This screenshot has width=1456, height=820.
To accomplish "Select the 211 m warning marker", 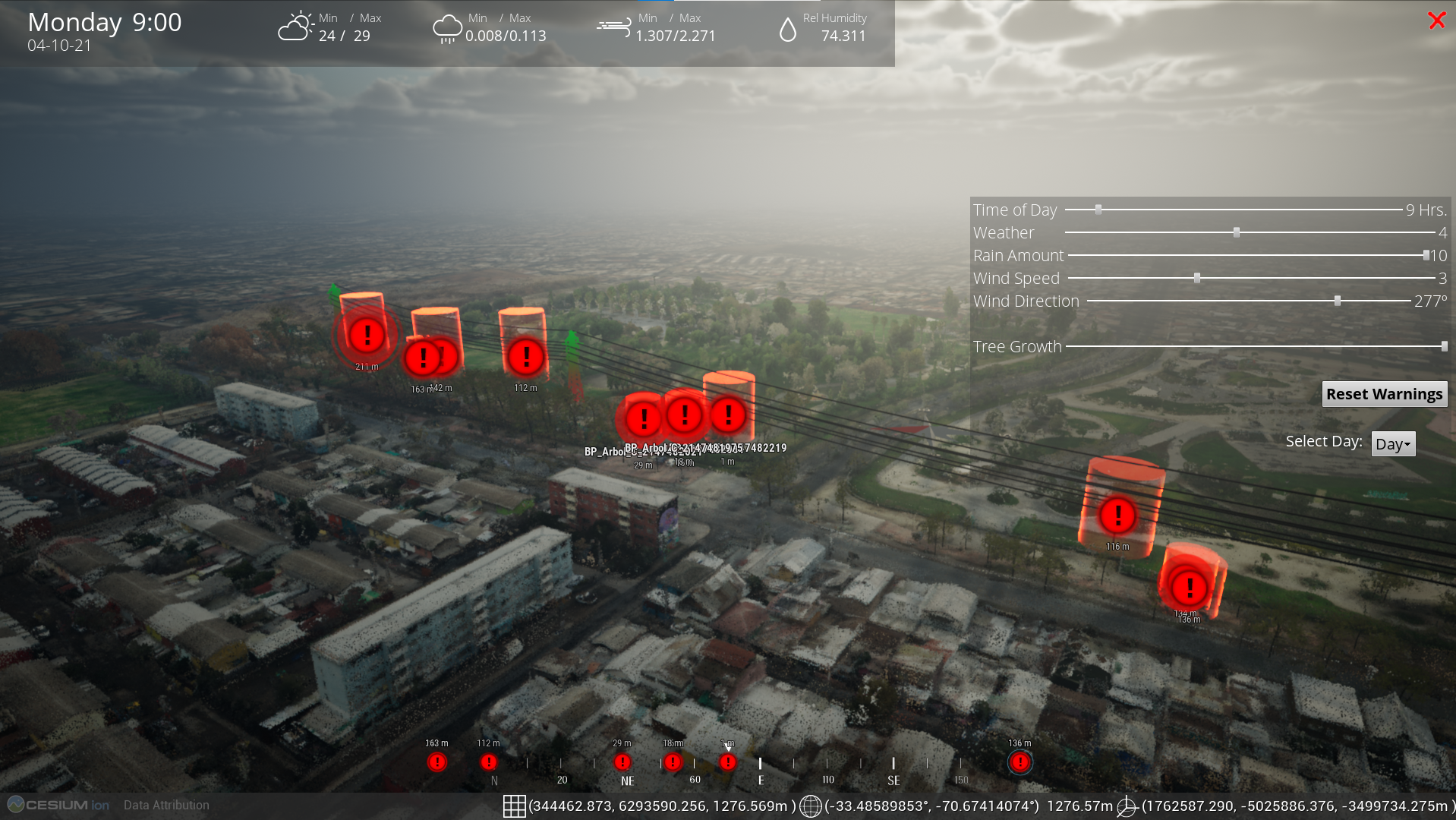I will (x=367, y=335).
